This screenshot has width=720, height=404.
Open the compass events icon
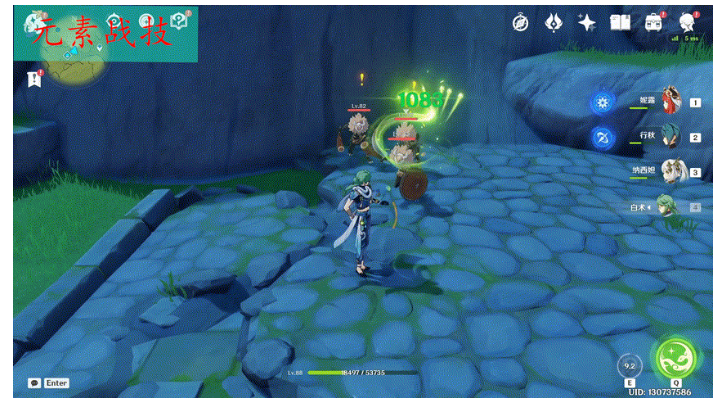[520, 22]
